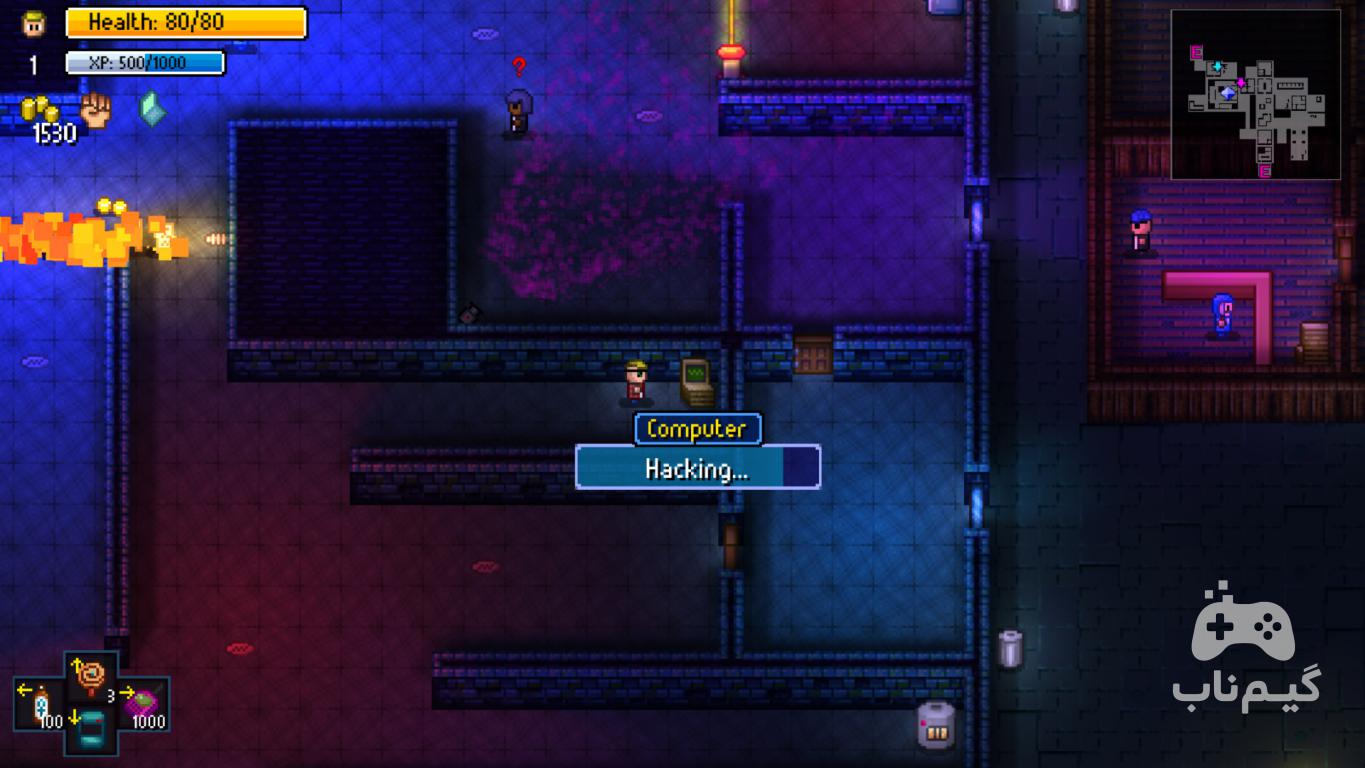1365x768 pixels.
Task: Click the teal crystal icon in the HUD
Action: coord(151,109)
